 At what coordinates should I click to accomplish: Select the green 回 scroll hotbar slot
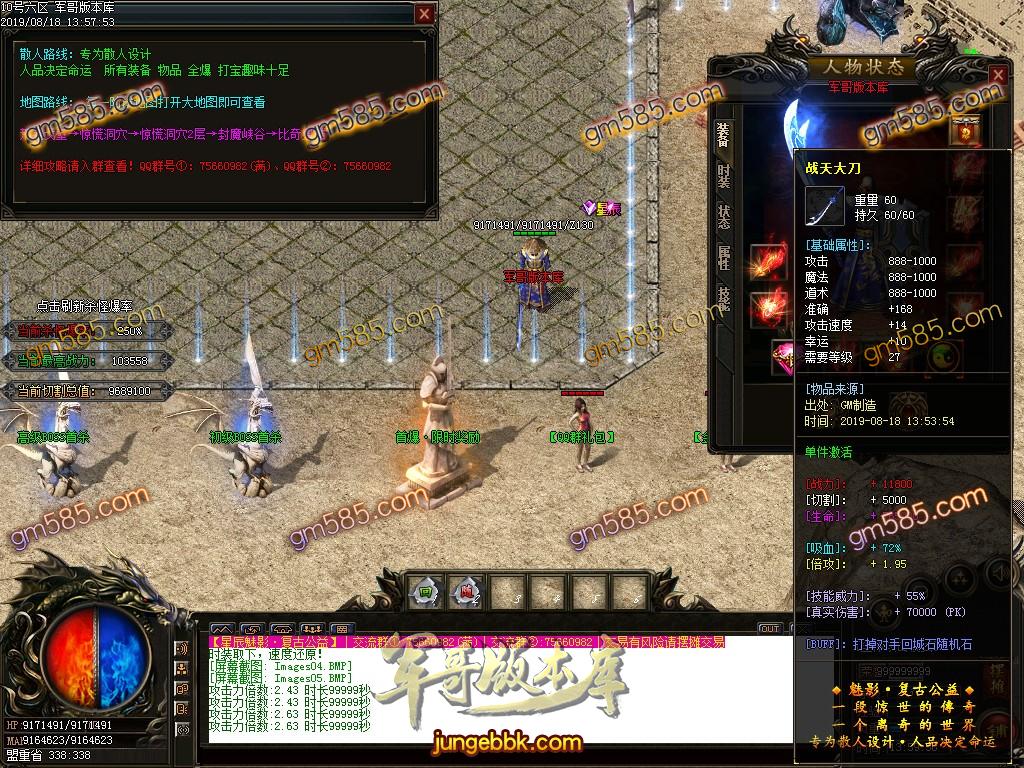pyautogui.click(x=424, y=591)
